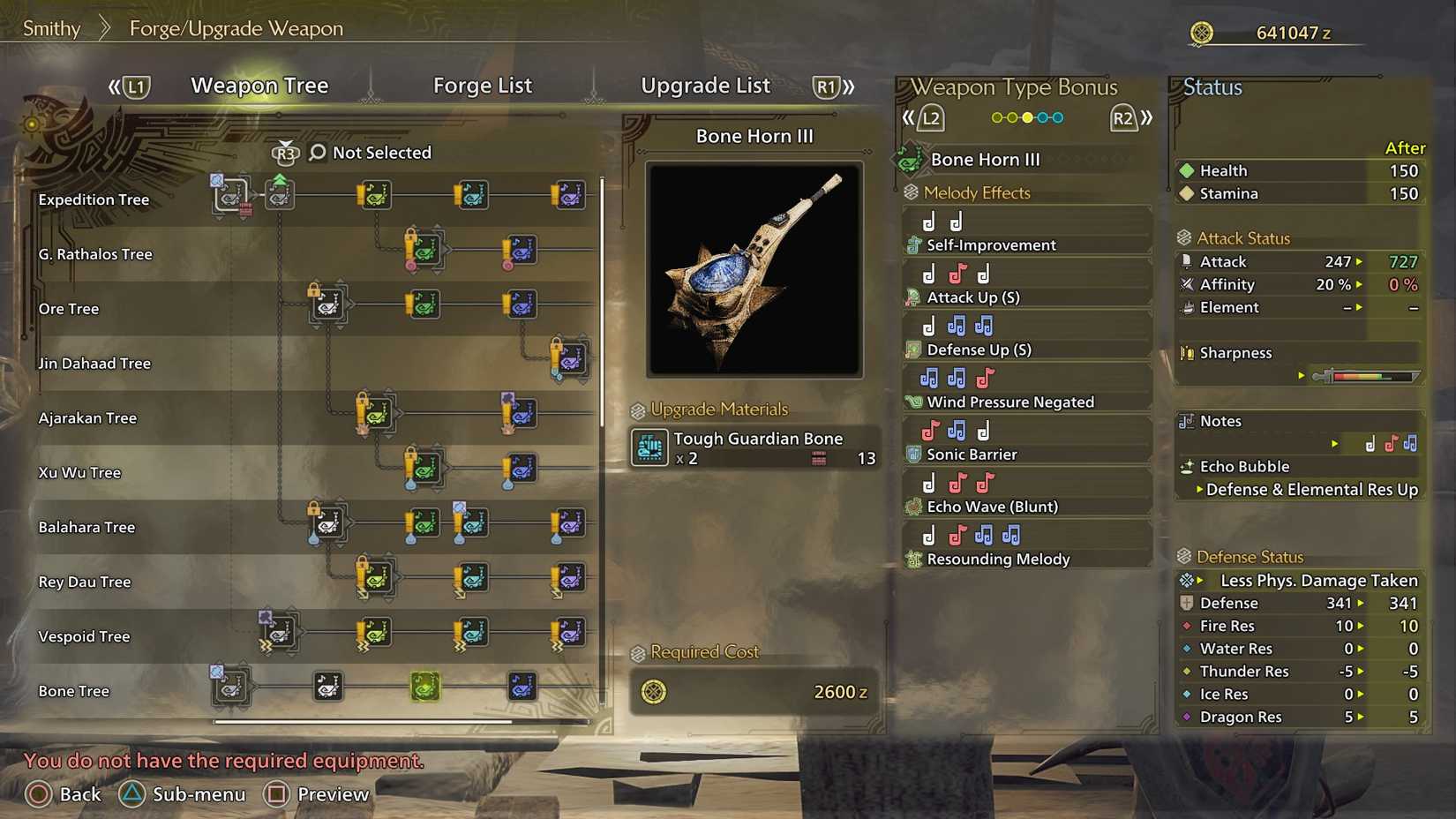1456x819 pixels.
Task: Click the Echo Bubble icon in the Notes panel
Action: pyautogui.click(x=1189, y=466)
